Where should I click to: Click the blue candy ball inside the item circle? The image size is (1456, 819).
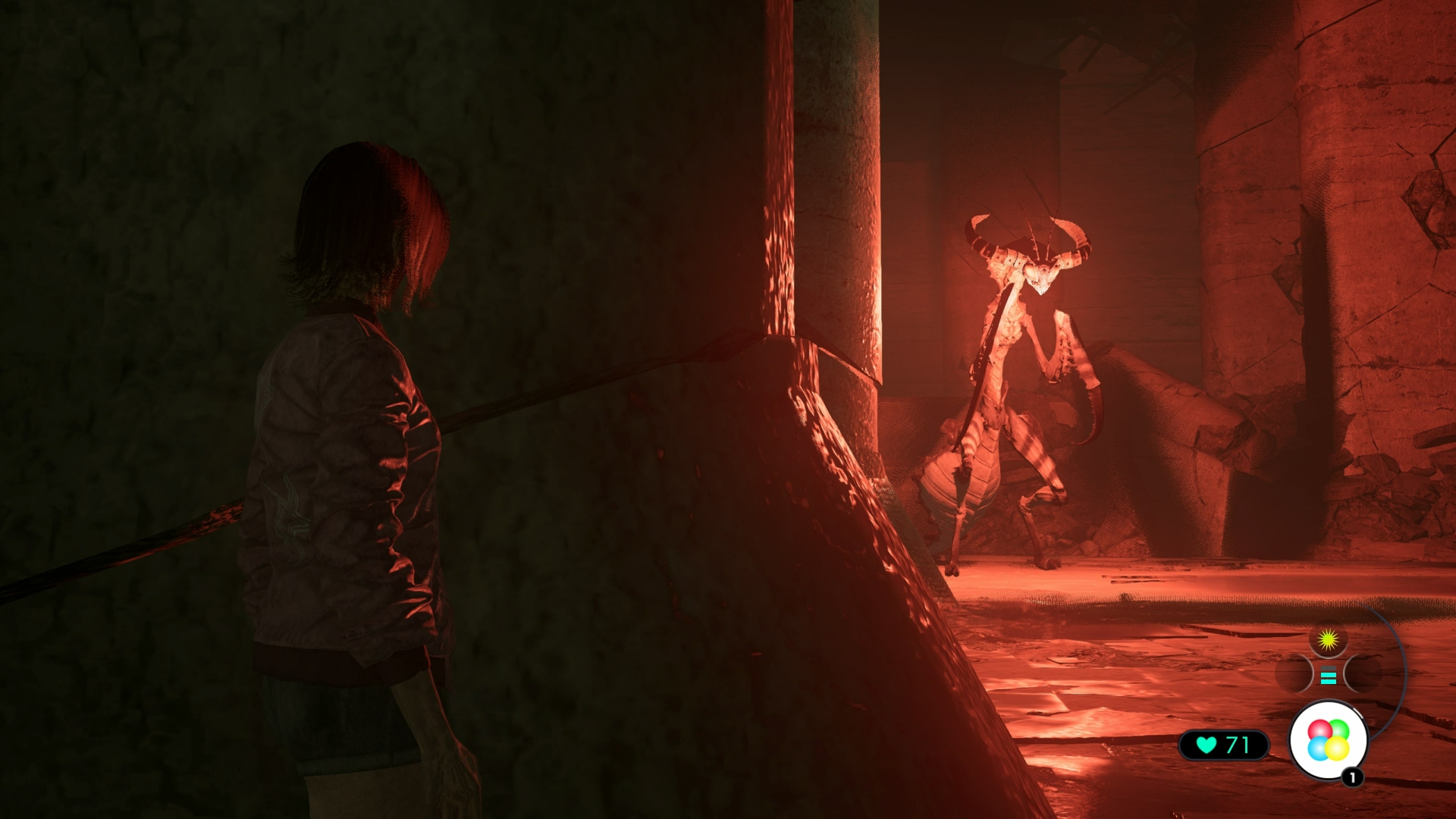(1319, 748)
